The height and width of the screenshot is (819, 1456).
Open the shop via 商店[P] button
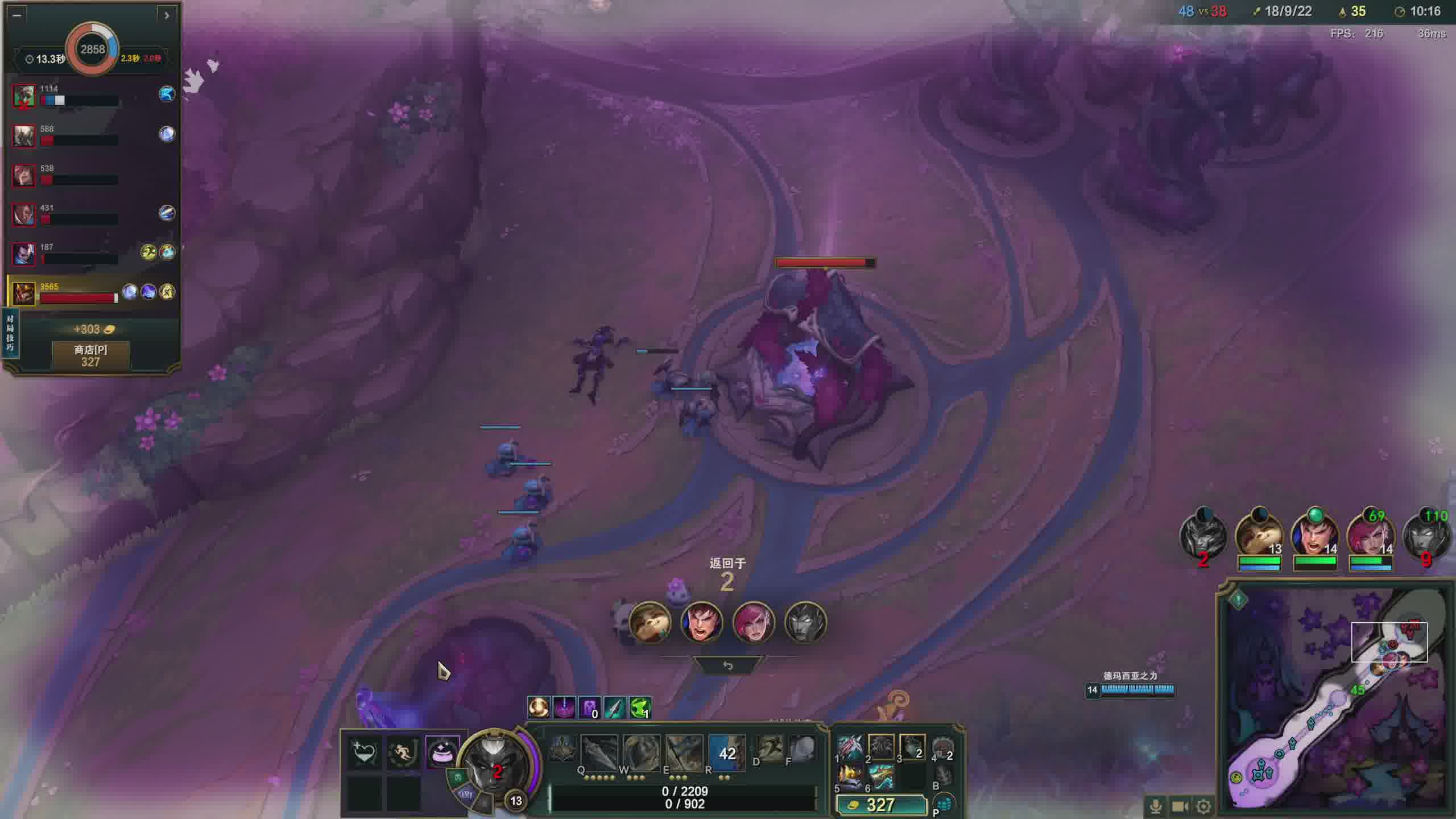click(x=90, y=356)
